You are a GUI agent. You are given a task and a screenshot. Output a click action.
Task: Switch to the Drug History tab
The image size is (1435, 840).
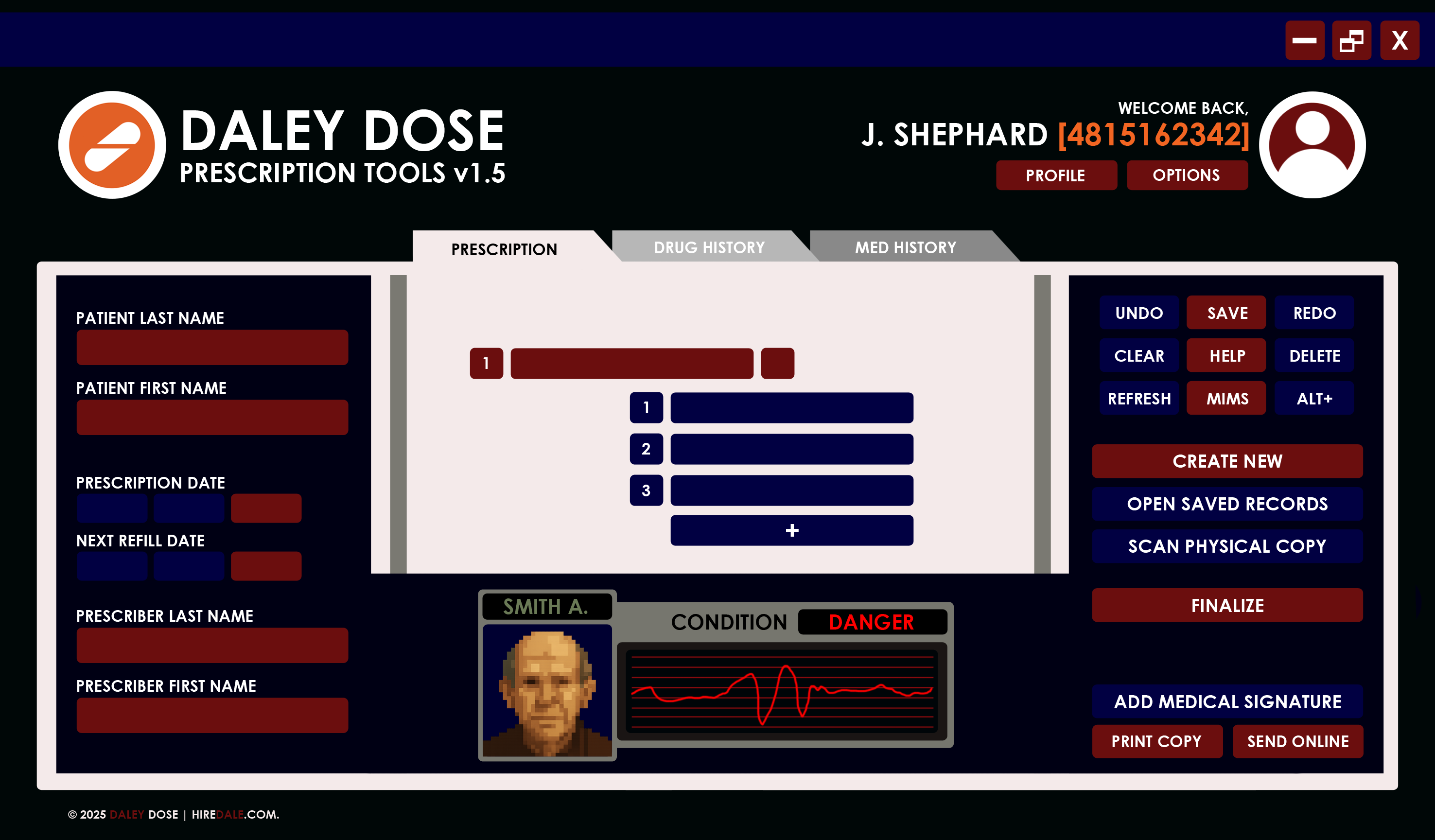709,248
